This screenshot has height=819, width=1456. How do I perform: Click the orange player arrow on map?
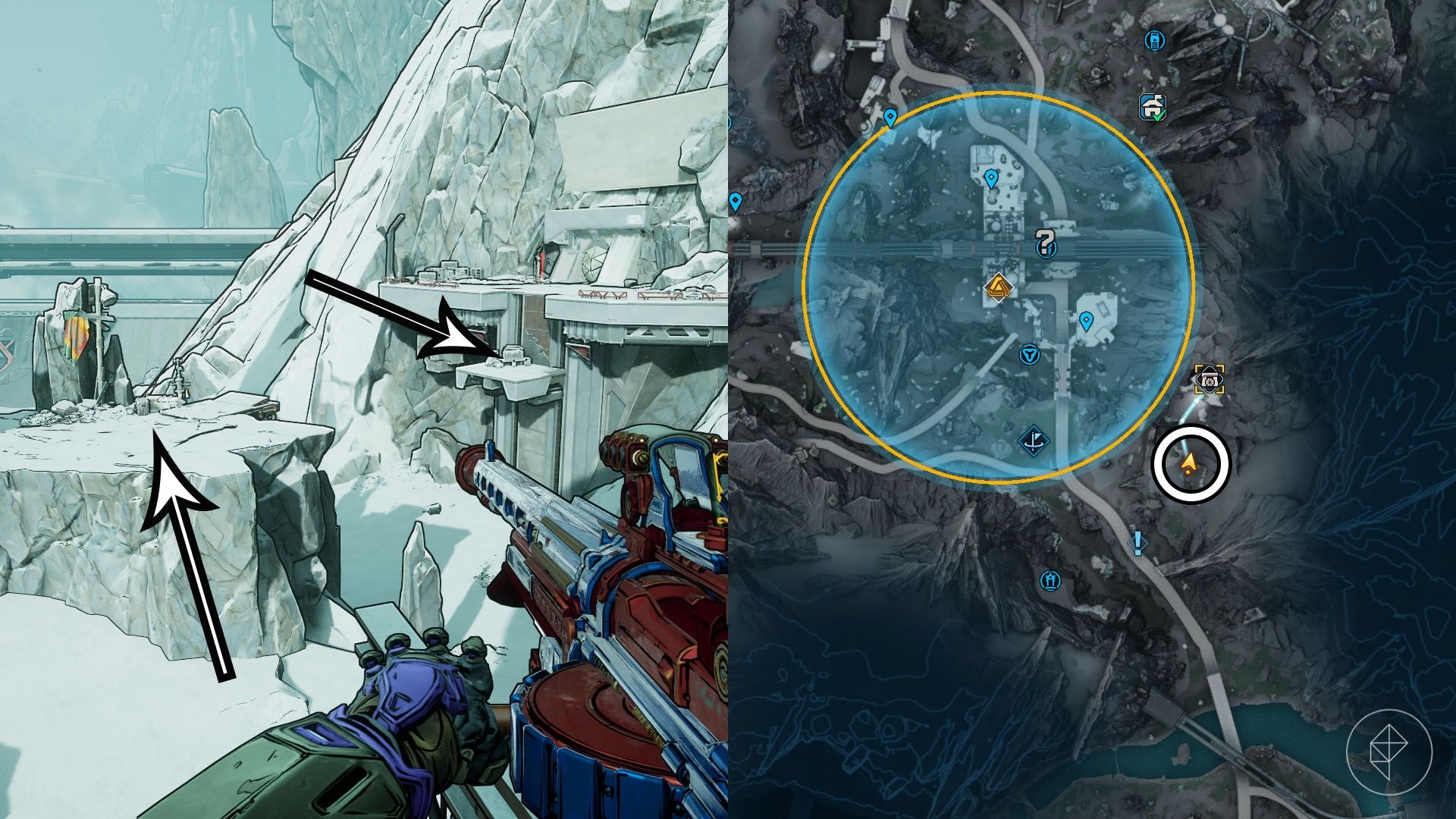coord(1189,460)
